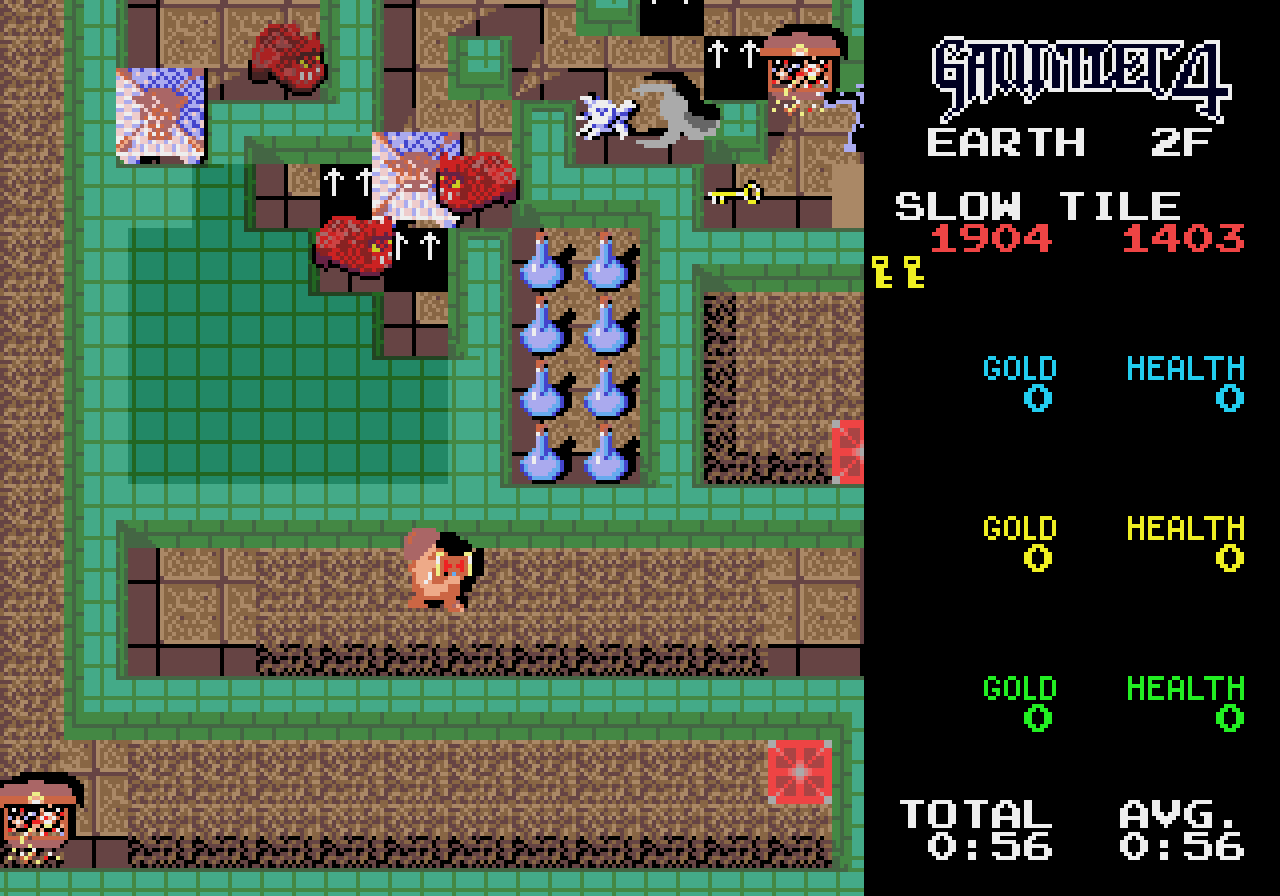Image resolution: width=1280 pixels, height=896 pixels.
Task: Attack the red dragon enemy near the grinders
Action: pyautogui.click(x=475, y=180)
